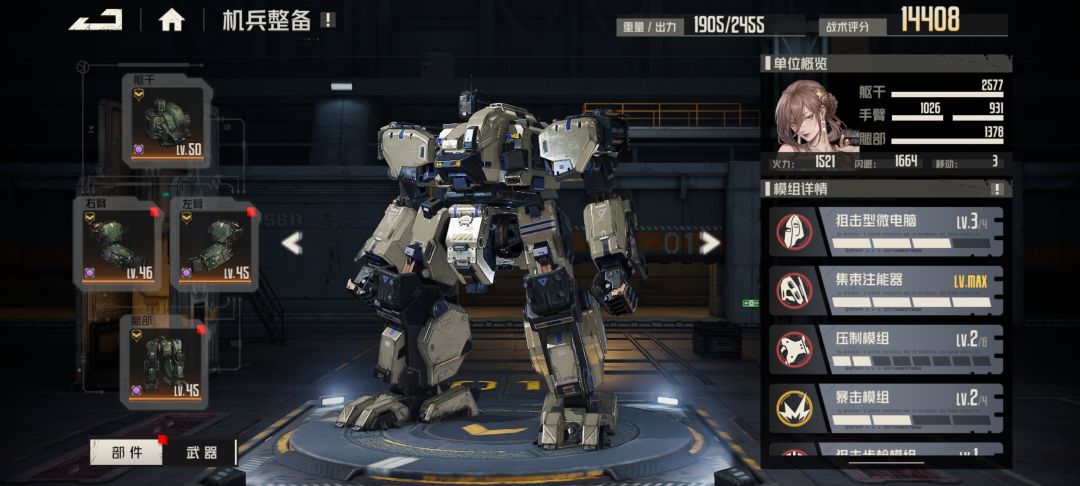Open the 压制模组 module
This screenshot has width=1080, height=486.
[885, 347]
